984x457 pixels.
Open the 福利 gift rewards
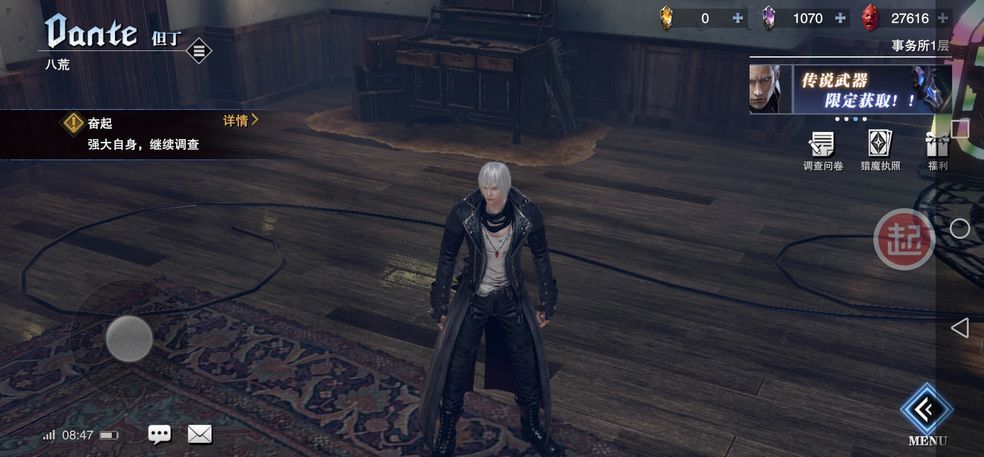[x=937, y=148]
